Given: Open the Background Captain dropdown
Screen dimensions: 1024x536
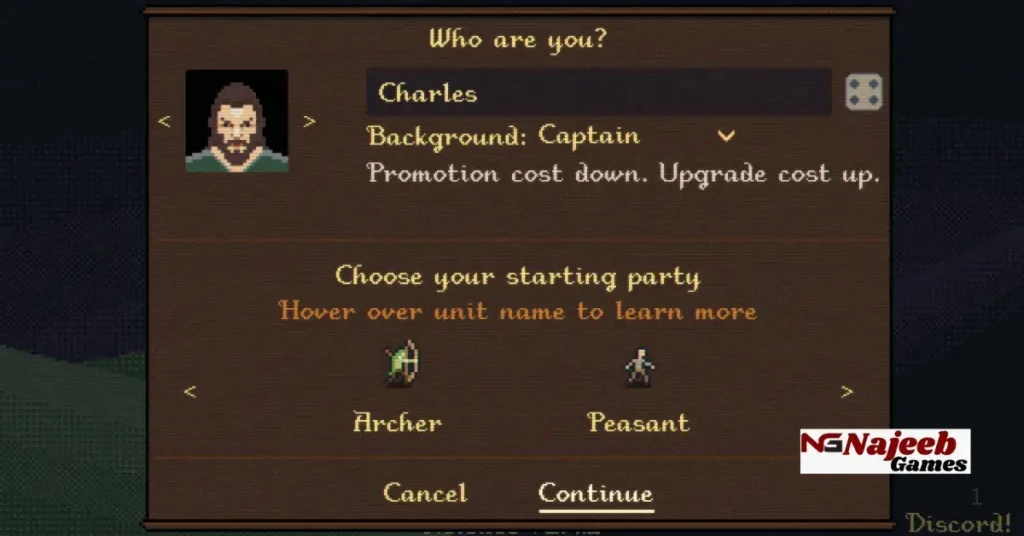Looking at the screenshot, I should (726, 136).
